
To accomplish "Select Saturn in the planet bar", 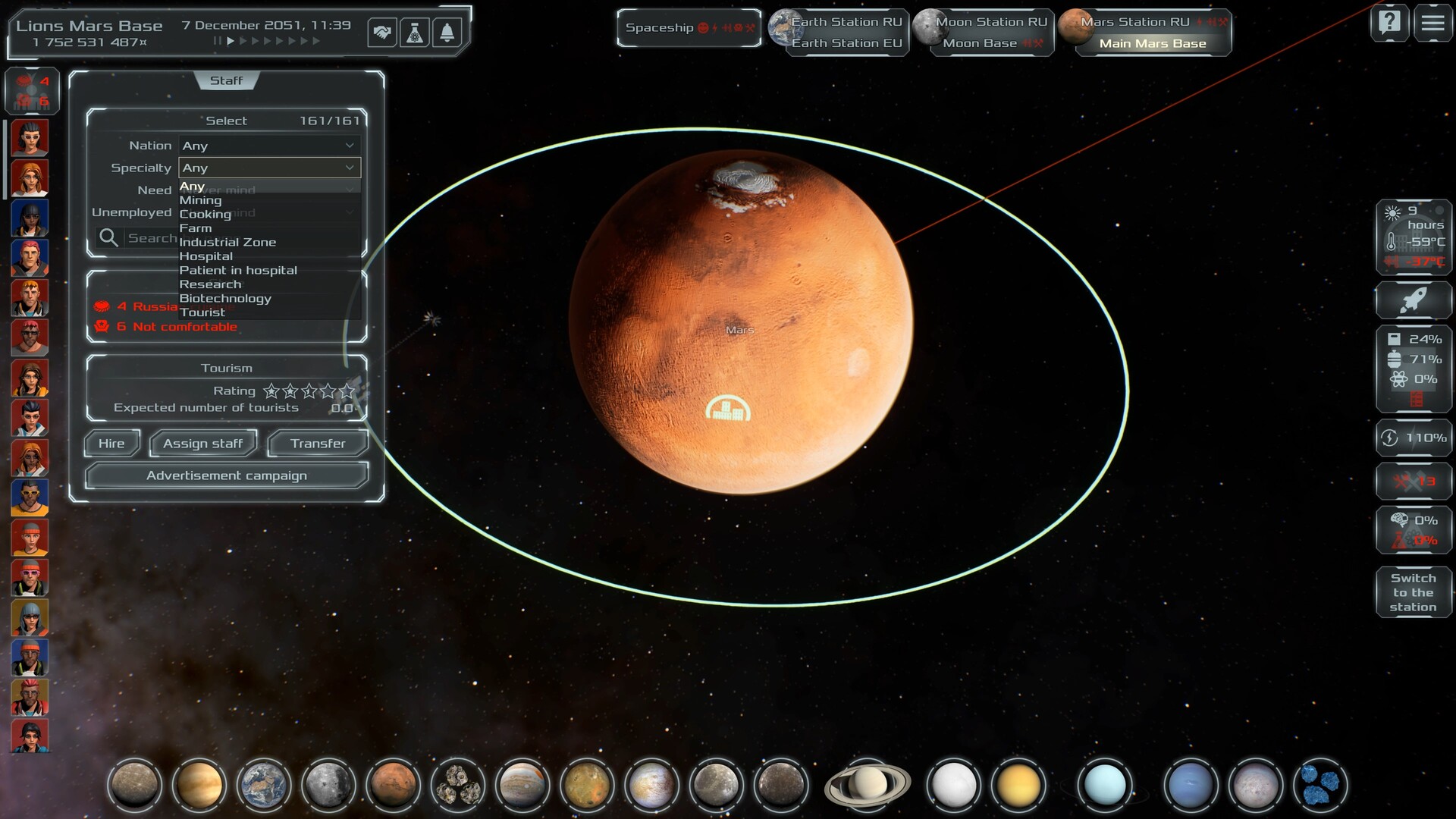I will coord(868,784).
